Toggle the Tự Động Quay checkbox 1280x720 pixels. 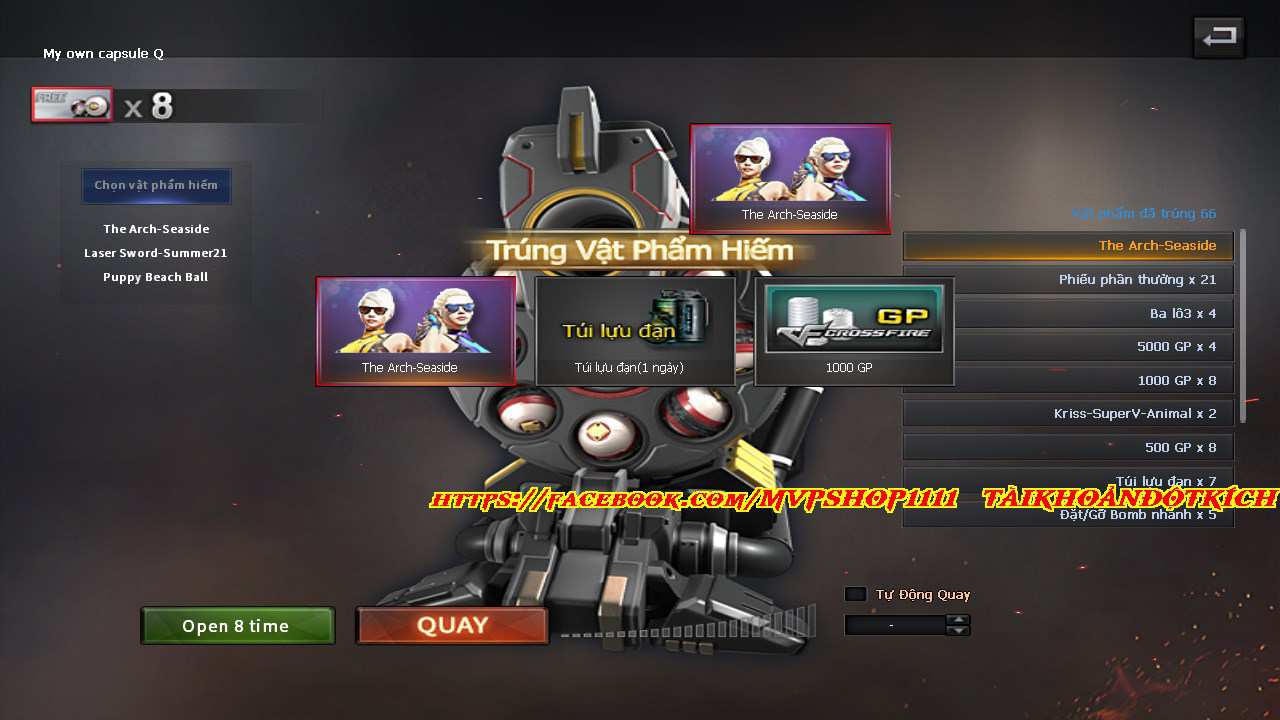click(x=855, y=594)
